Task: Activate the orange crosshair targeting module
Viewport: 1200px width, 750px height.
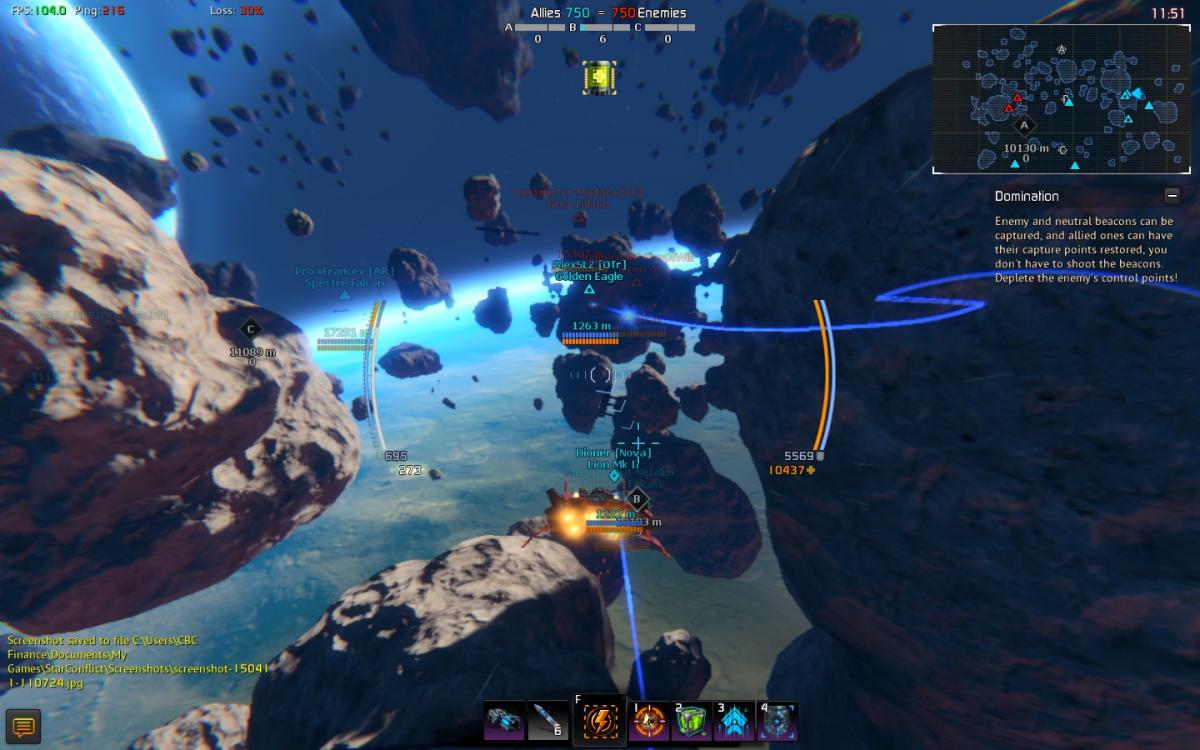Action: click(649, 721)
